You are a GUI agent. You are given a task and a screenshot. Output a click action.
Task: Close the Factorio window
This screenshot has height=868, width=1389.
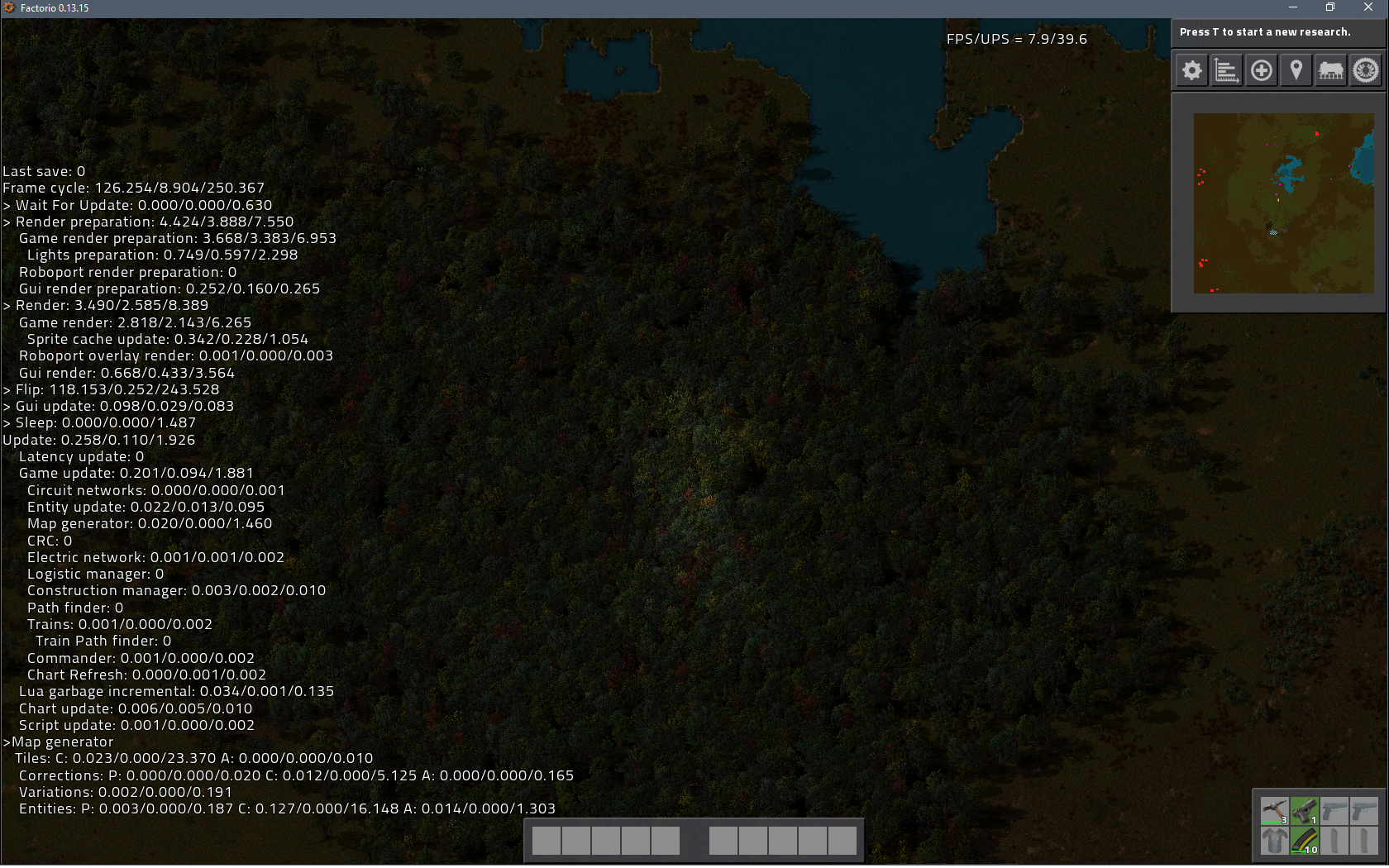(x=1368, y=7)
